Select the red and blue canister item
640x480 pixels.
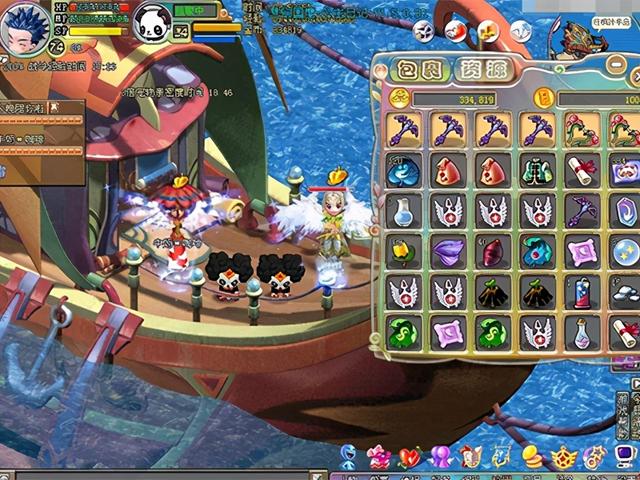[582, 292]
